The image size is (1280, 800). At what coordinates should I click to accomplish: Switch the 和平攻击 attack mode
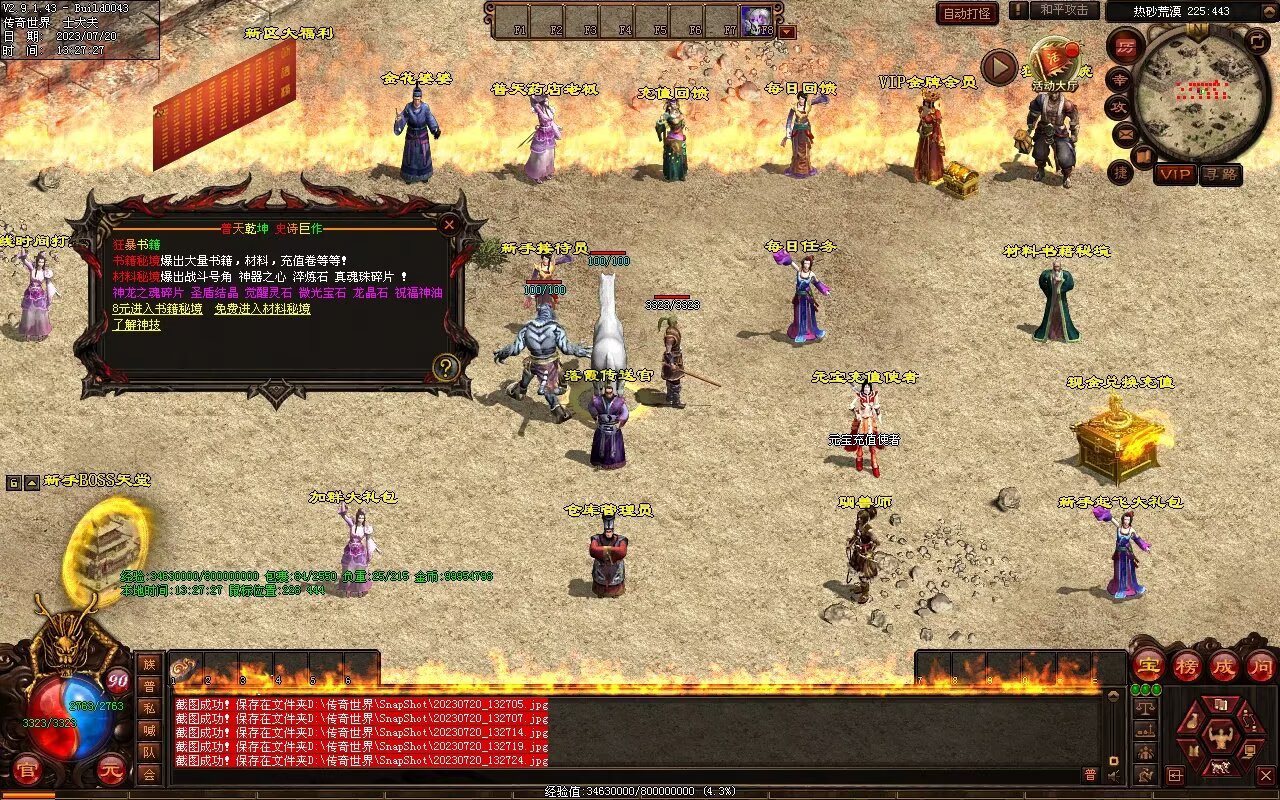pyautogui.click(x=1063, y=10)
